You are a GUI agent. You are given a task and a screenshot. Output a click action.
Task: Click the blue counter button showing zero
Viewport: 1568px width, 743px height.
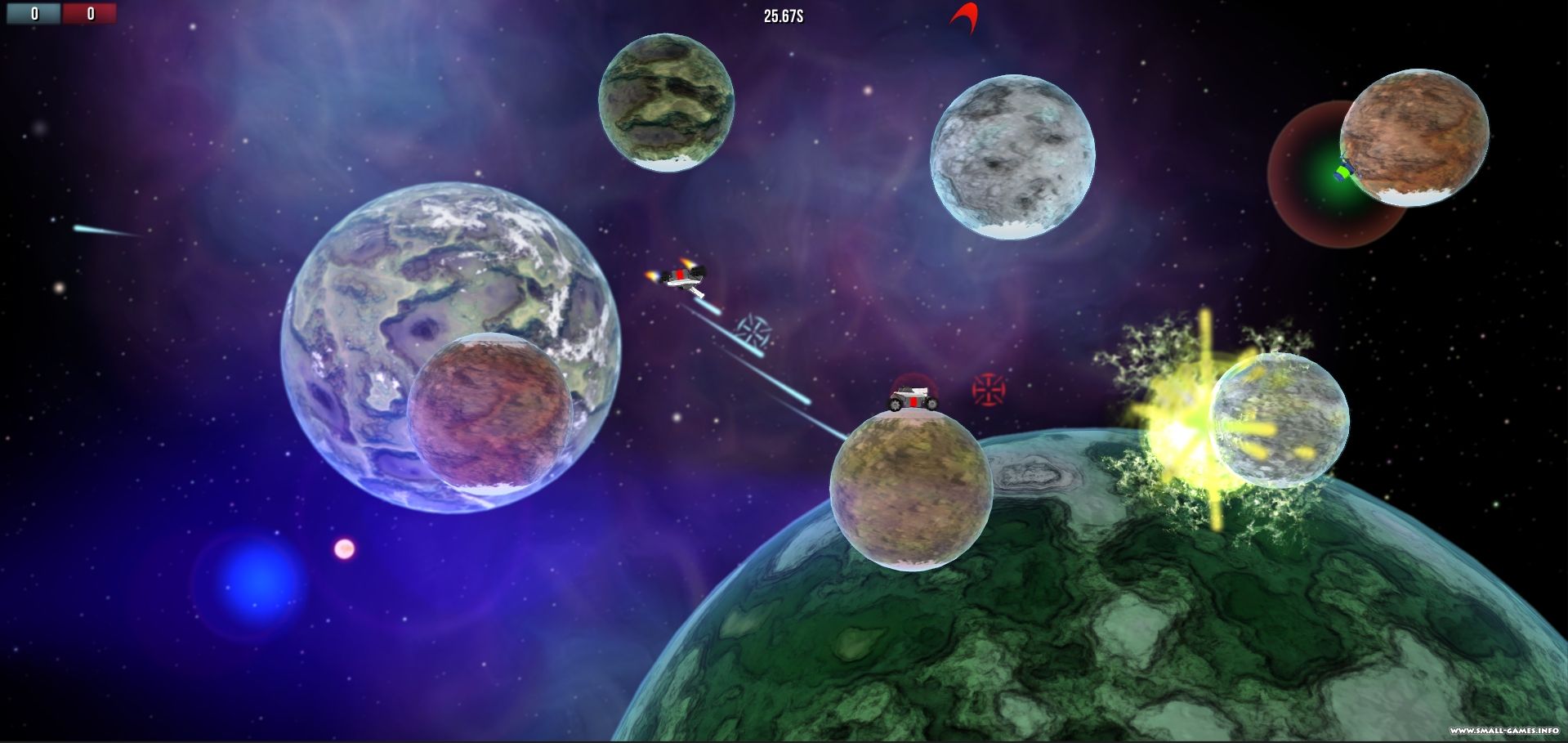click(x=34, y=13)
